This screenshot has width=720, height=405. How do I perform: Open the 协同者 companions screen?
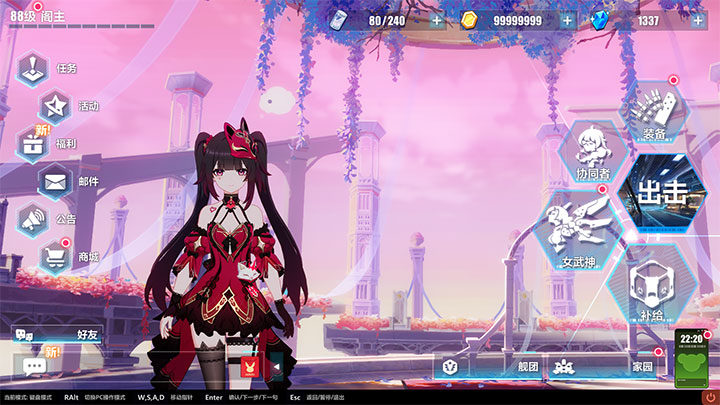[x=593, y=151]
